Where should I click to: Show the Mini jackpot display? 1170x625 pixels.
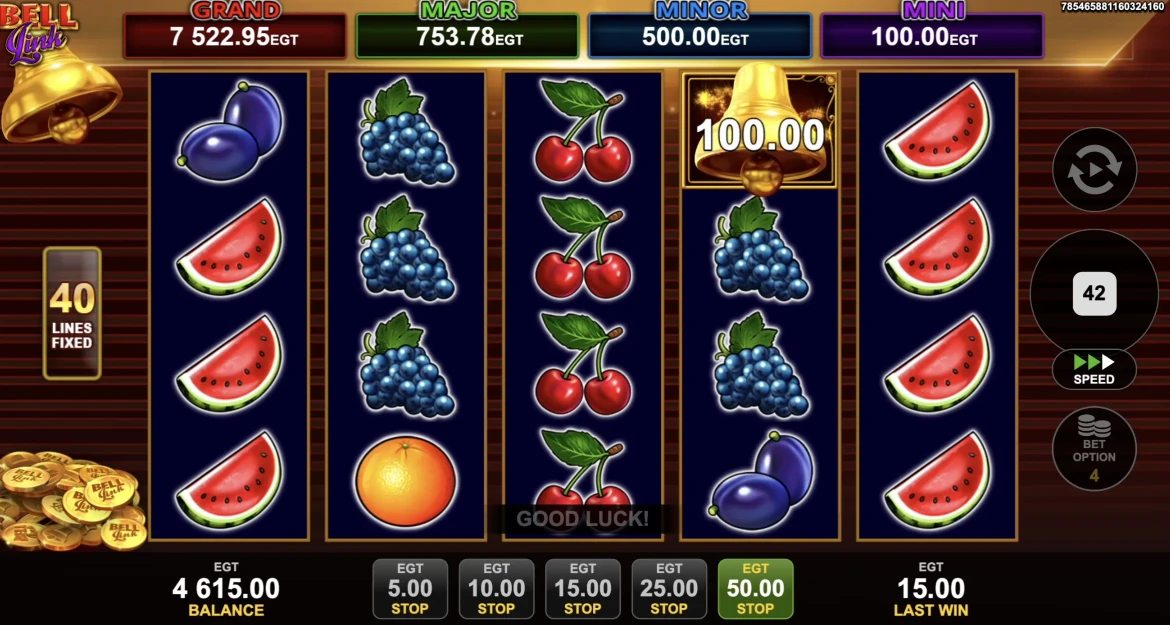(932, 34)
